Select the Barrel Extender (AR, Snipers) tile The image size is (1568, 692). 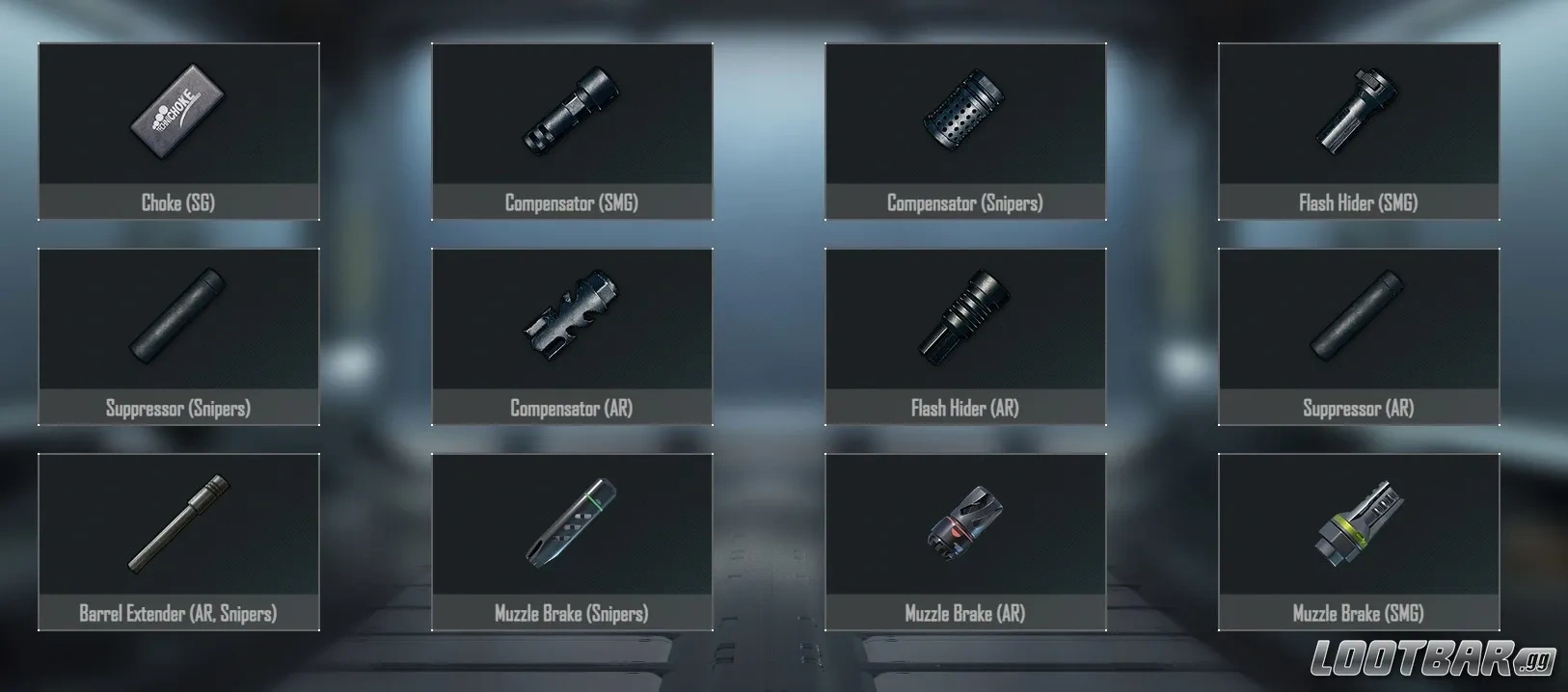click(x=178, y=542)
